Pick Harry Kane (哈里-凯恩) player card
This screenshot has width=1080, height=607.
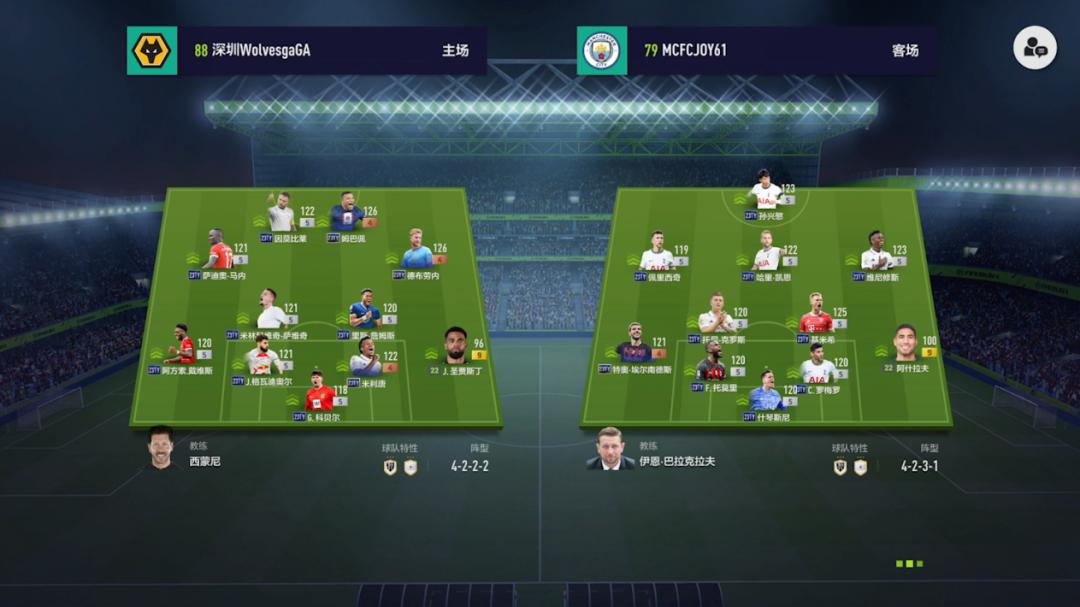768,253
